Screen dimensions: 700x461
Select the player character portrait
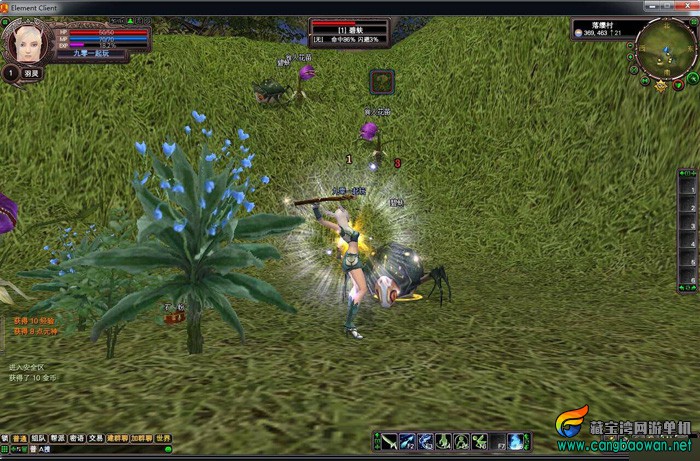24,41
